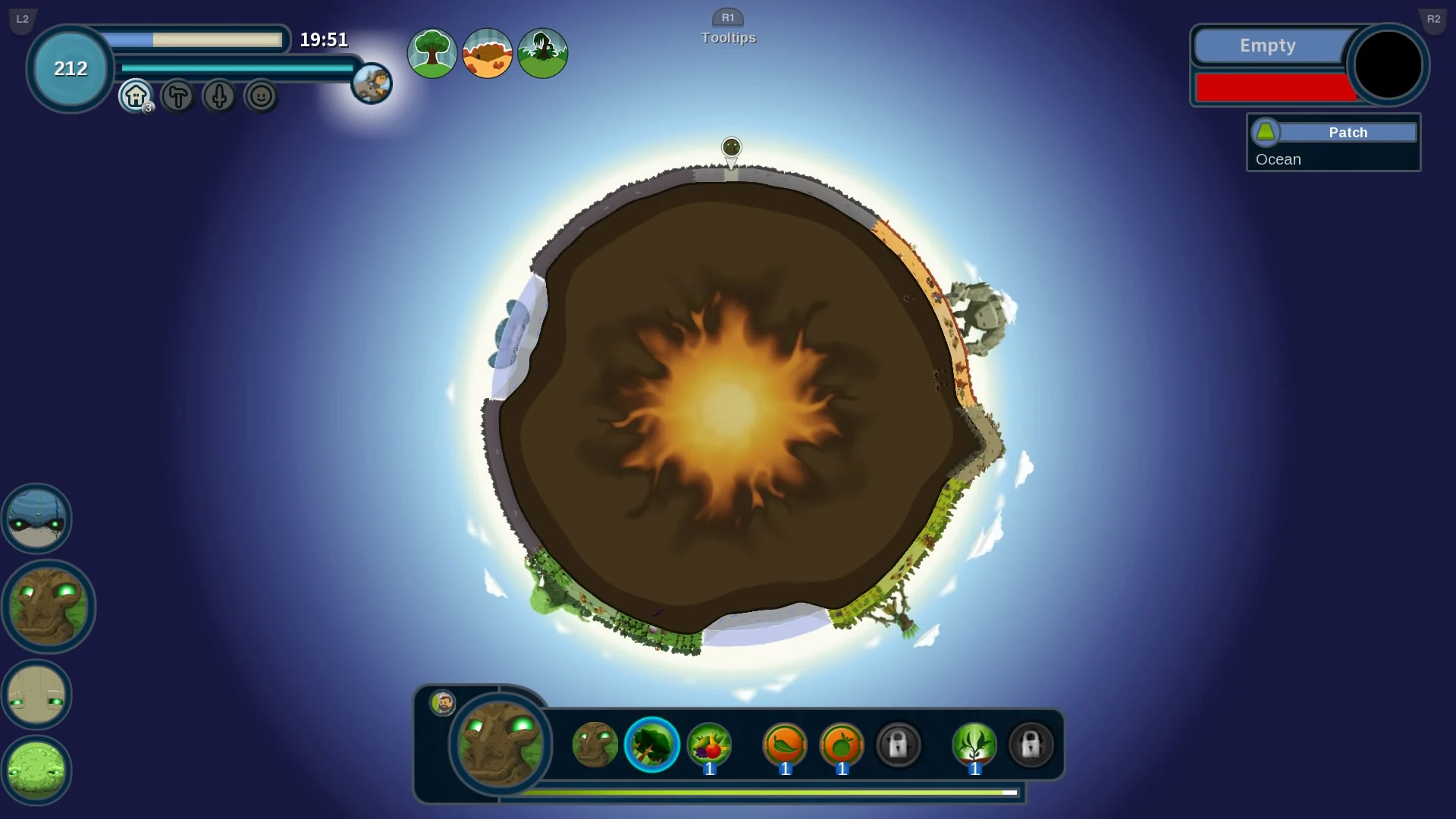Screen dimensions: 1456x819
Task: Select the hammer production icon
Action: coord(177,96)
